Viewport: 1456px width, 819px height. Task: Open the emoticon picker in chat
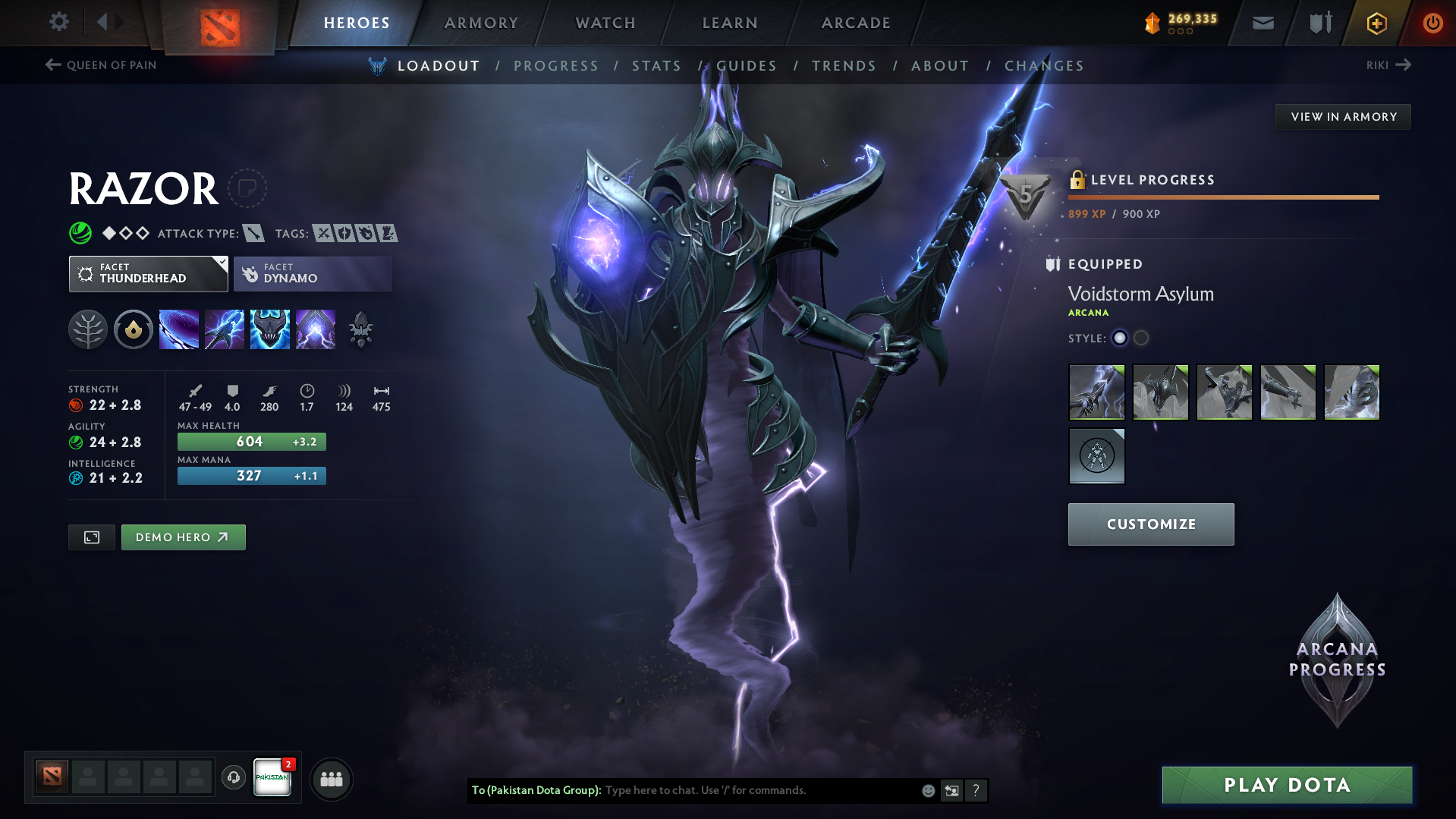(x=927, y=790)
